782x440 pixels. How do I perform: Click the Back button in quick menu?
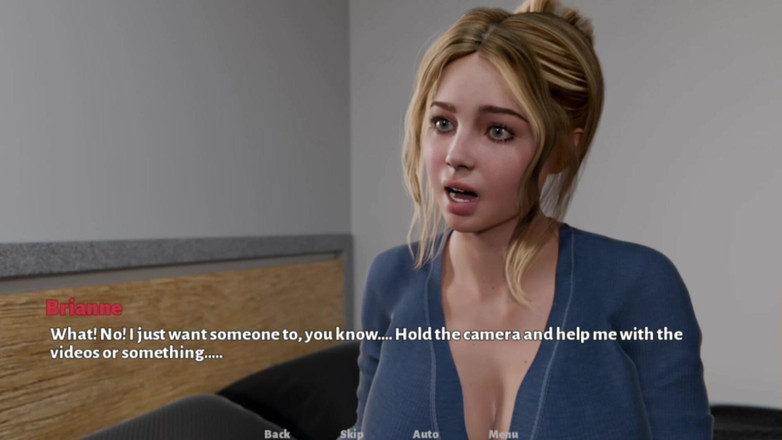tap(277, 434)
